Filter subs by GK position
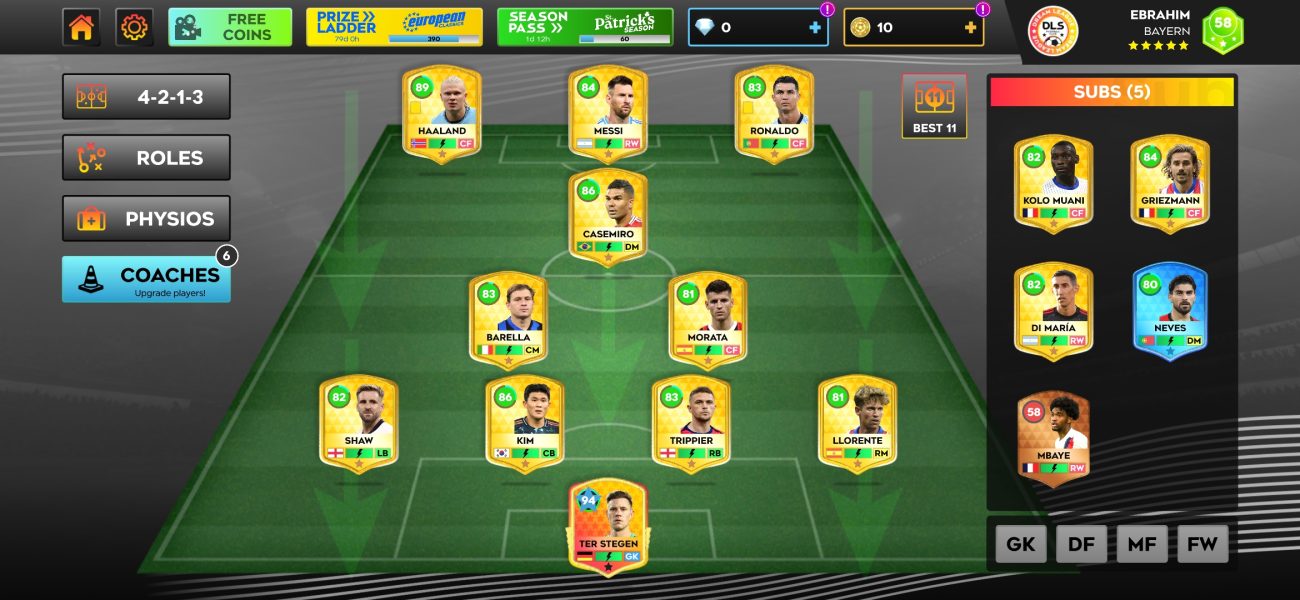The height and width of the screenshot is (600, 1300). tap(1021, 545)
